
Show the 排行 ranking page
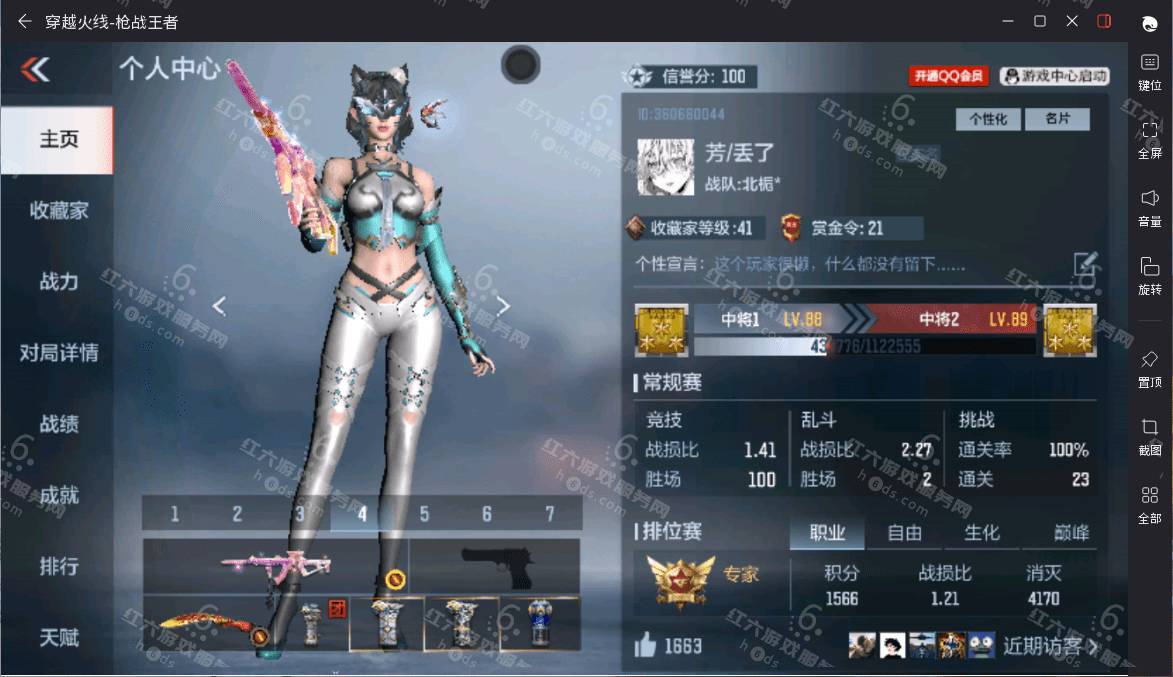point(58,566)
